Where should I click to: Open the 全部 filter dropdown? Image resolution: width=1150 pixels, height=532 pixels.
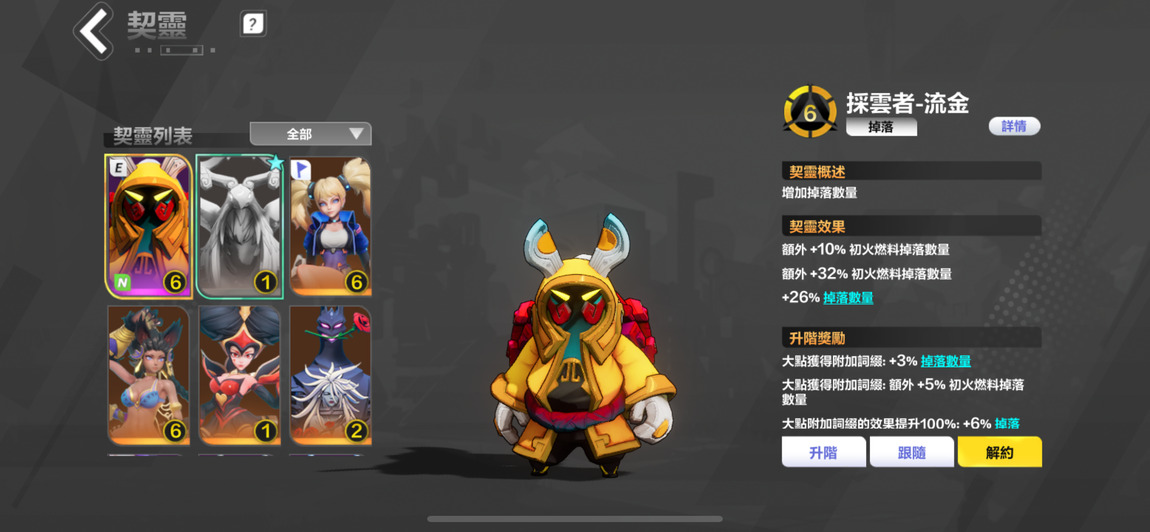click(310, 134)
